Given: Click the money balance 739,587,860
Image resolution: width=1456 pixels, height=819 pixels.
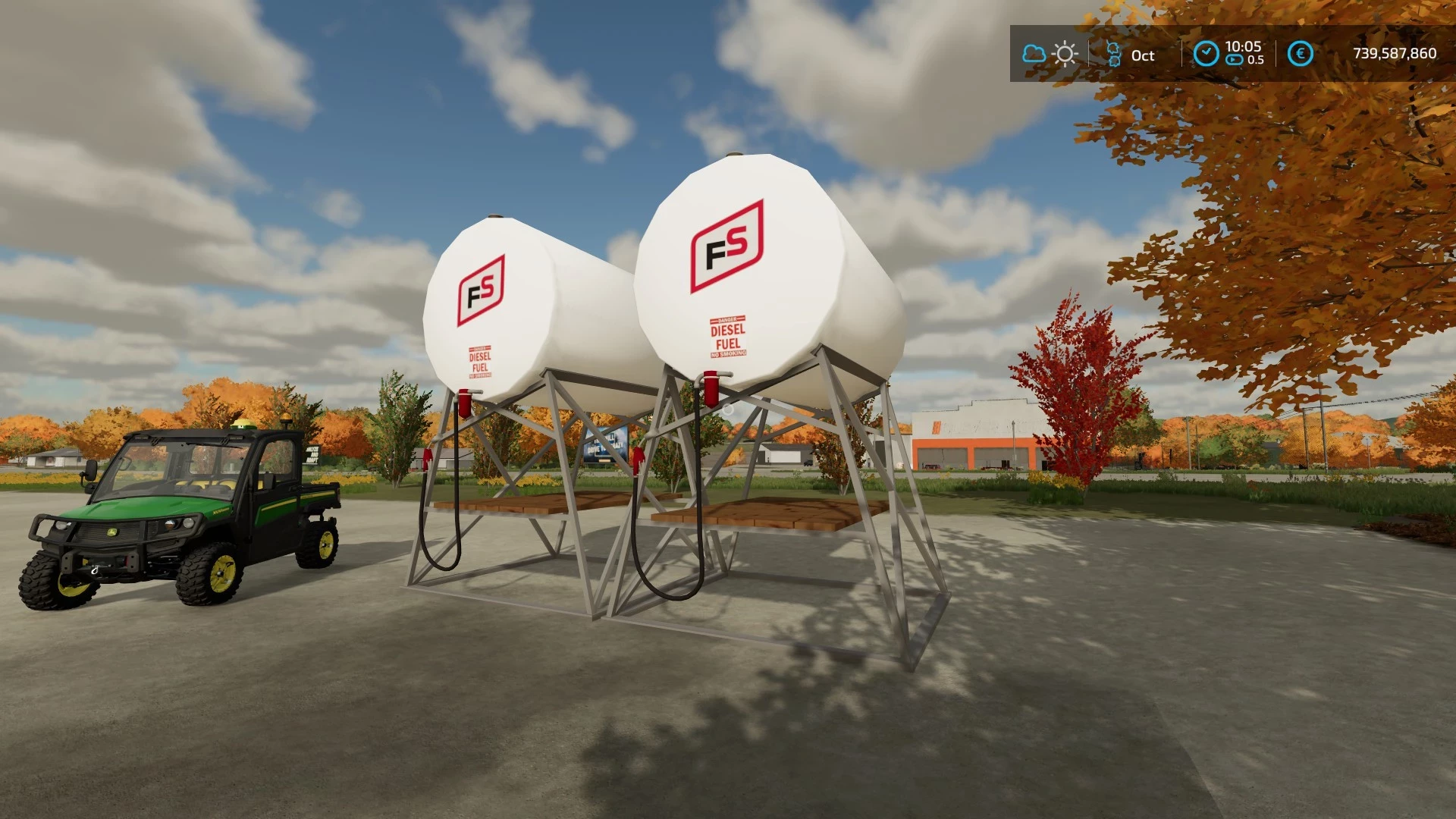Looking at the screenshot, I should [x=1394, y=53].
